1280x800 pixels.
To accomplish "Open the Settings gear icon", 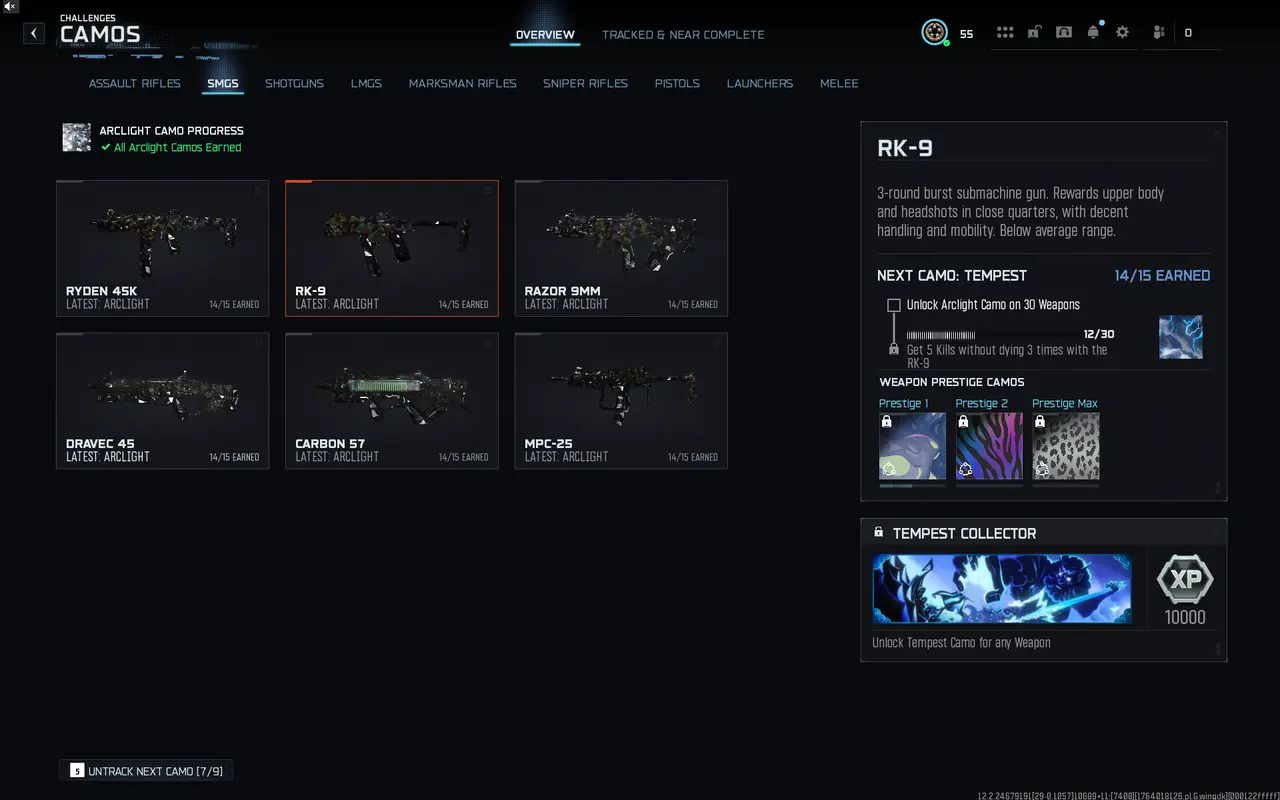I will (1122, 31).
